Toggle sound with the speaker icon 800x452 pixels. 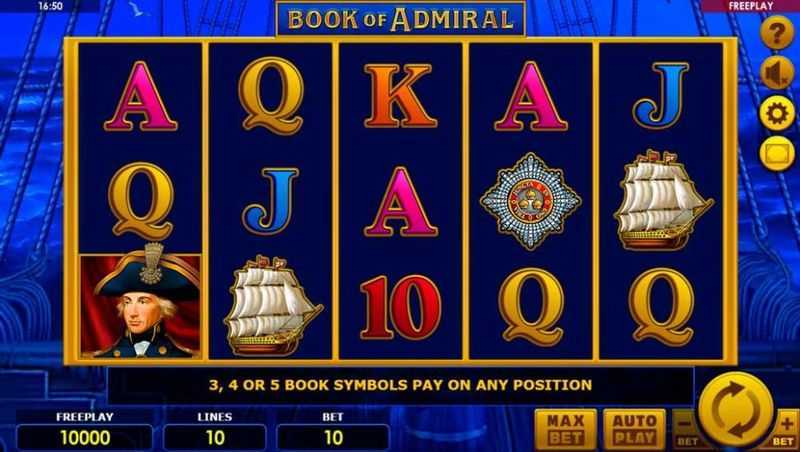pyautogui.click(x=776, y=74)
